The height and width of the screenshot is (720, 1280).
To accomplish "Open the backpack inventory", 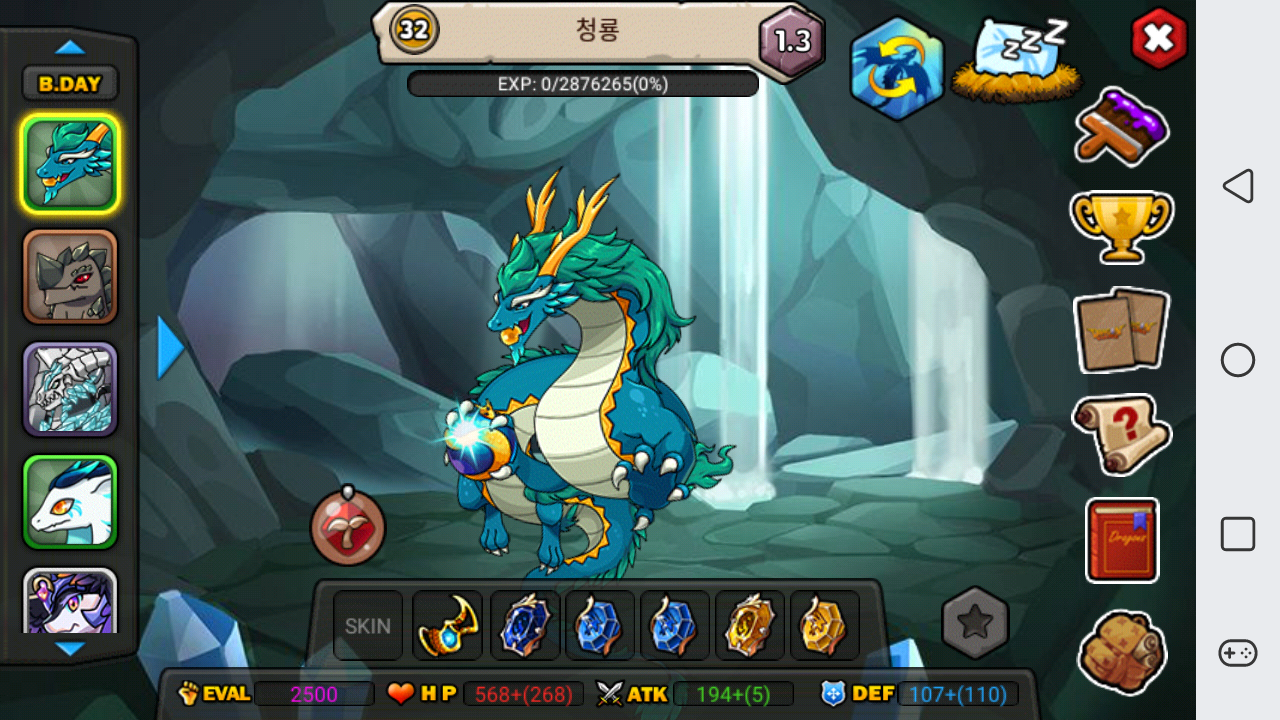I will (x=1122, y=652).
